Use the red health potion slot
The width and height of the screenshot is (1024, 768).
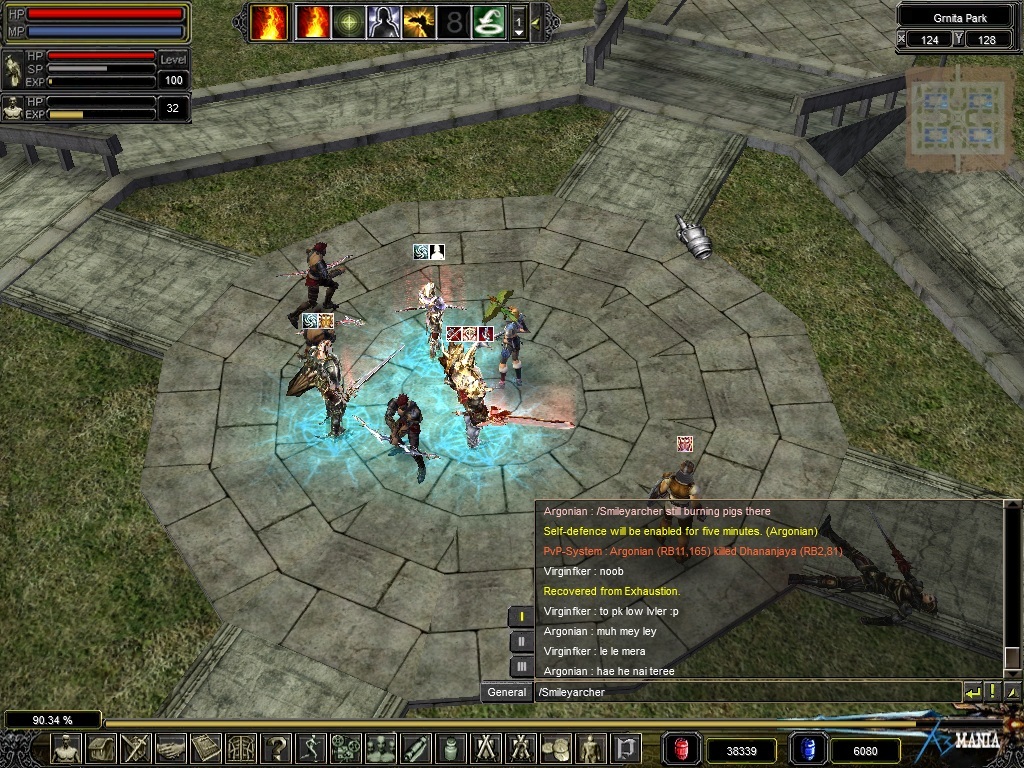click(680, 748)
